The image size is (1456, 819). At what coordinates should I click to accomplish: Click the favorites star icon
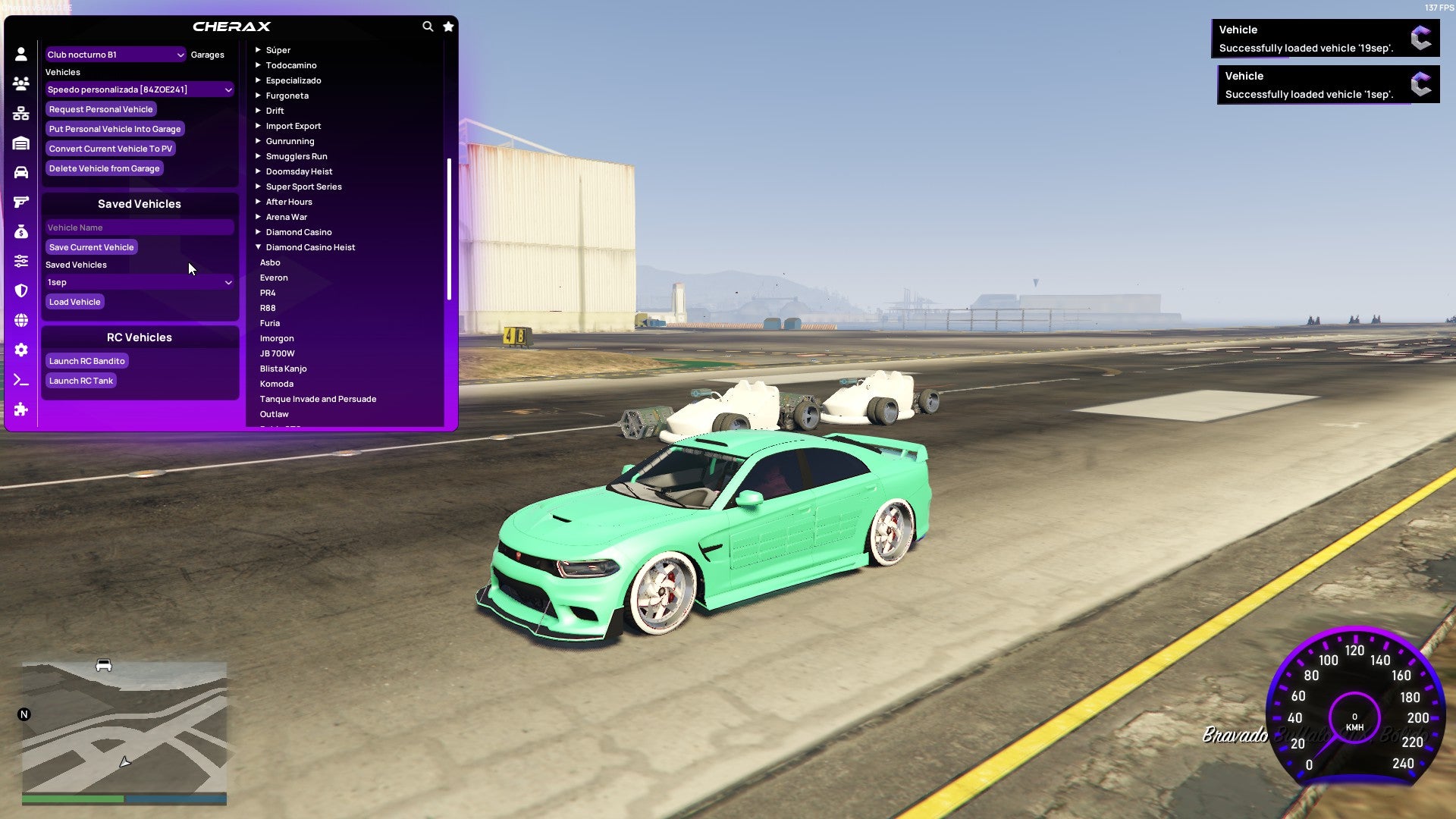[x=448, y=26]
